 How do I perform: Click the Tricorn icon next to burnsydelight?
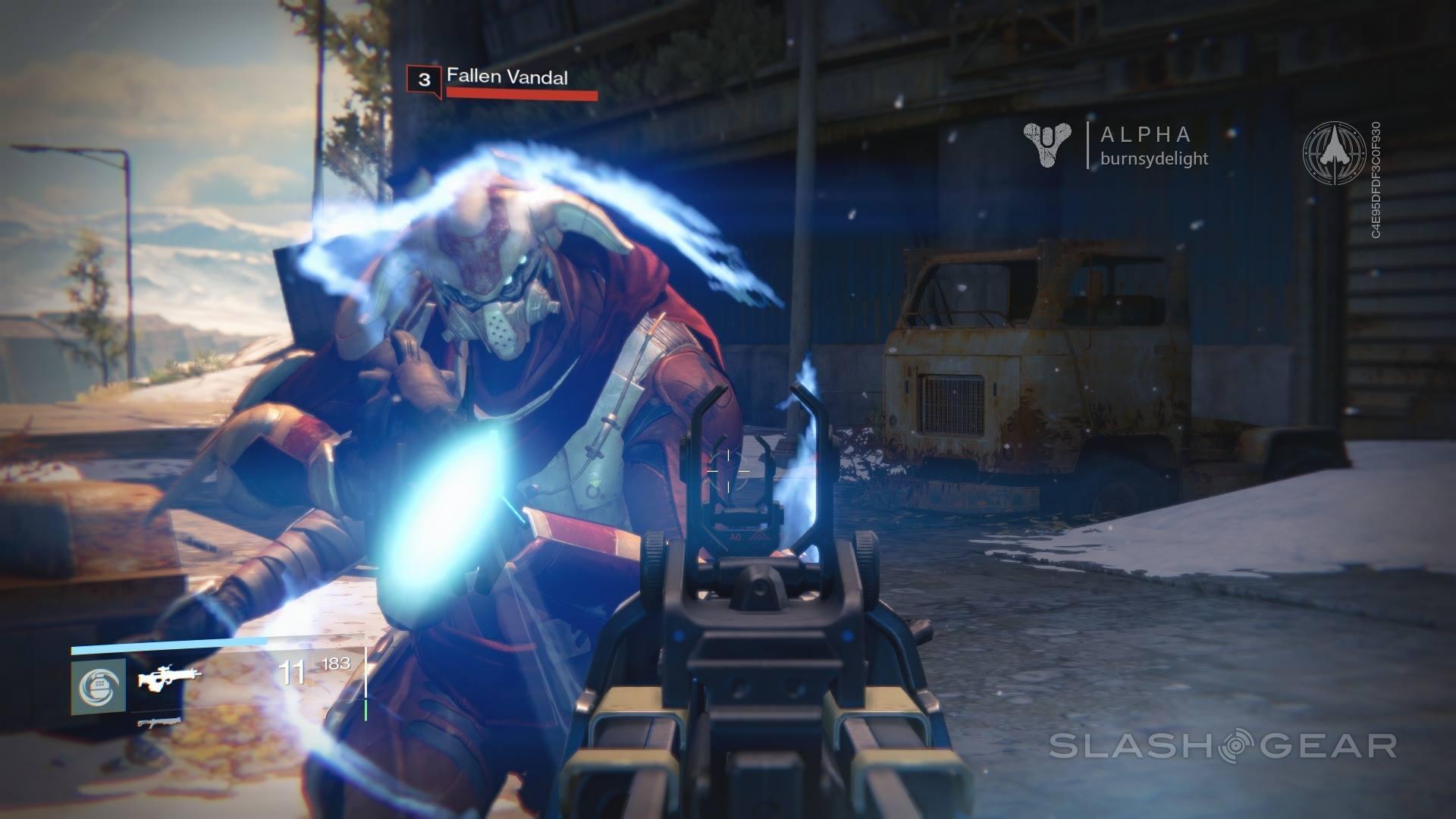click(1049, 144)
